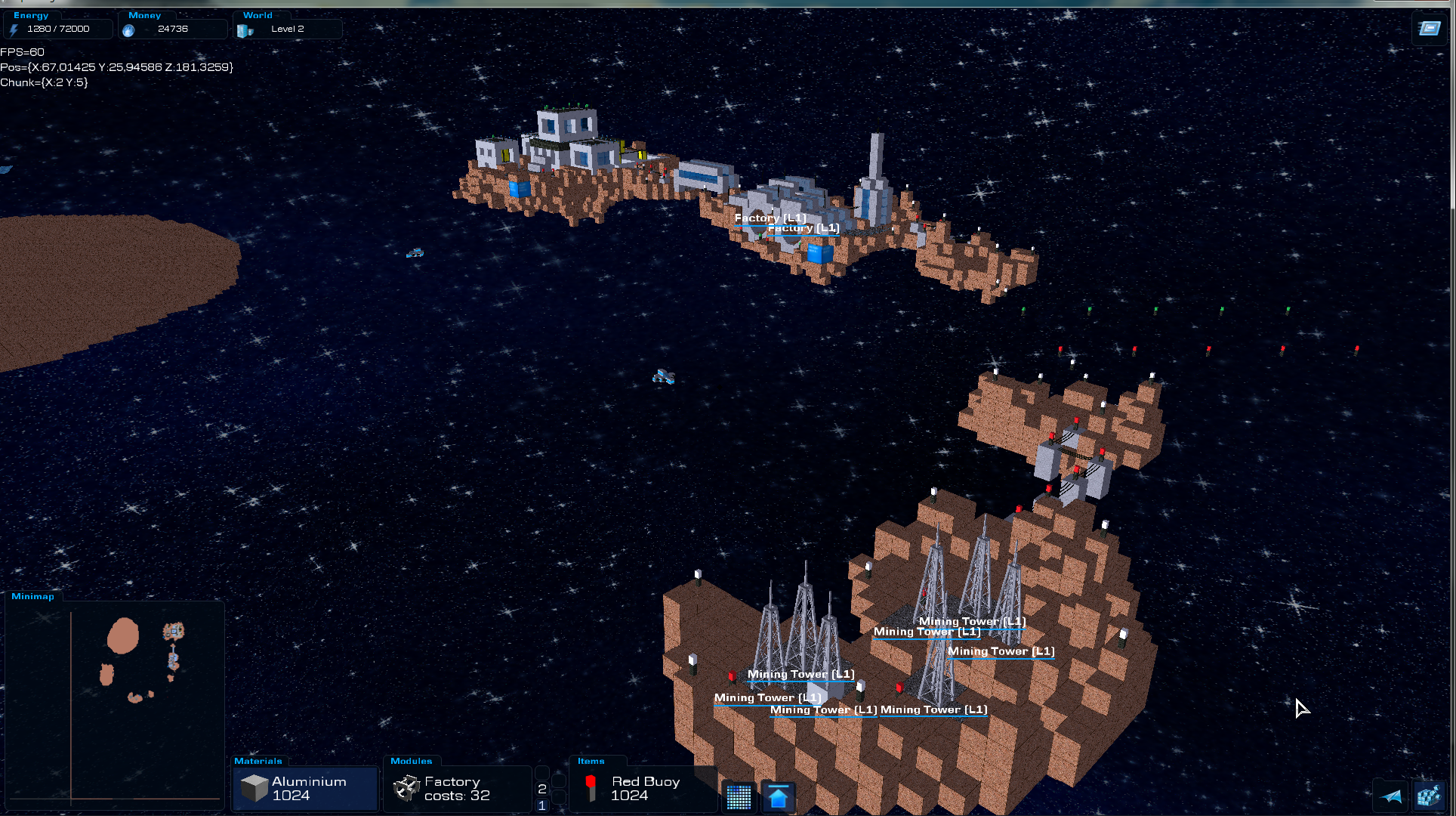Click on the minimap panel
Viewport: 1456px width, 816px height.
[x=115, y=703]
